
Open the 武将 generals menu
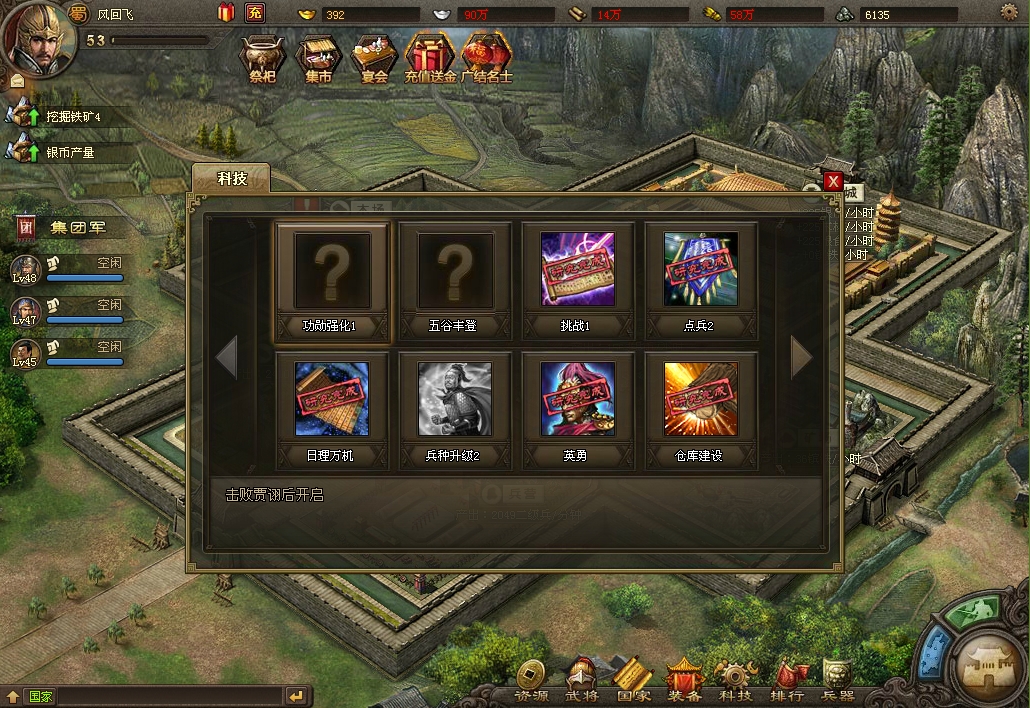tap(582, 681)
